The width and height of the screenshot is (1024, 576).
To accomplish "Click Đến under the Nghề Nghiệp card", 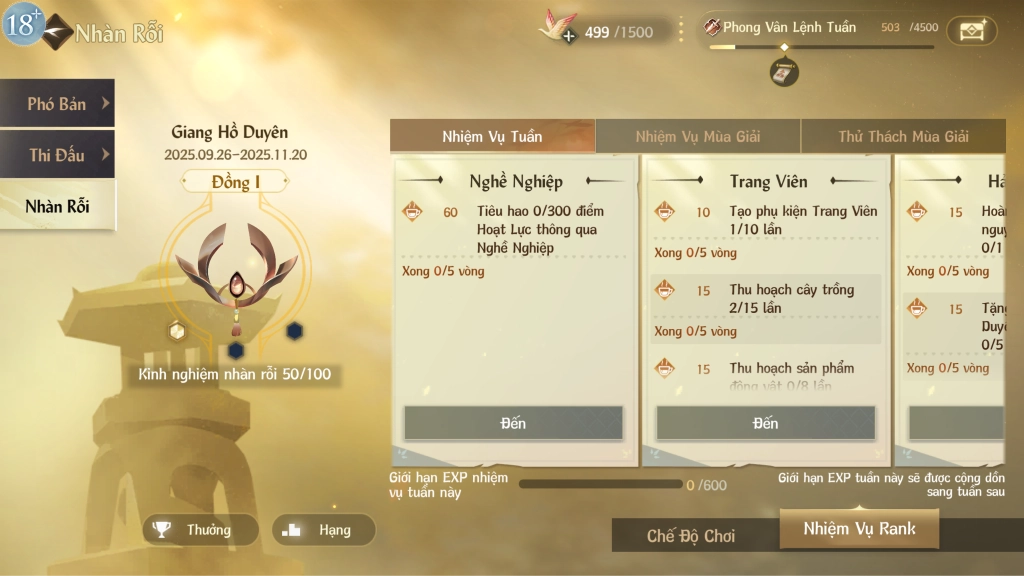I will 513,423.
